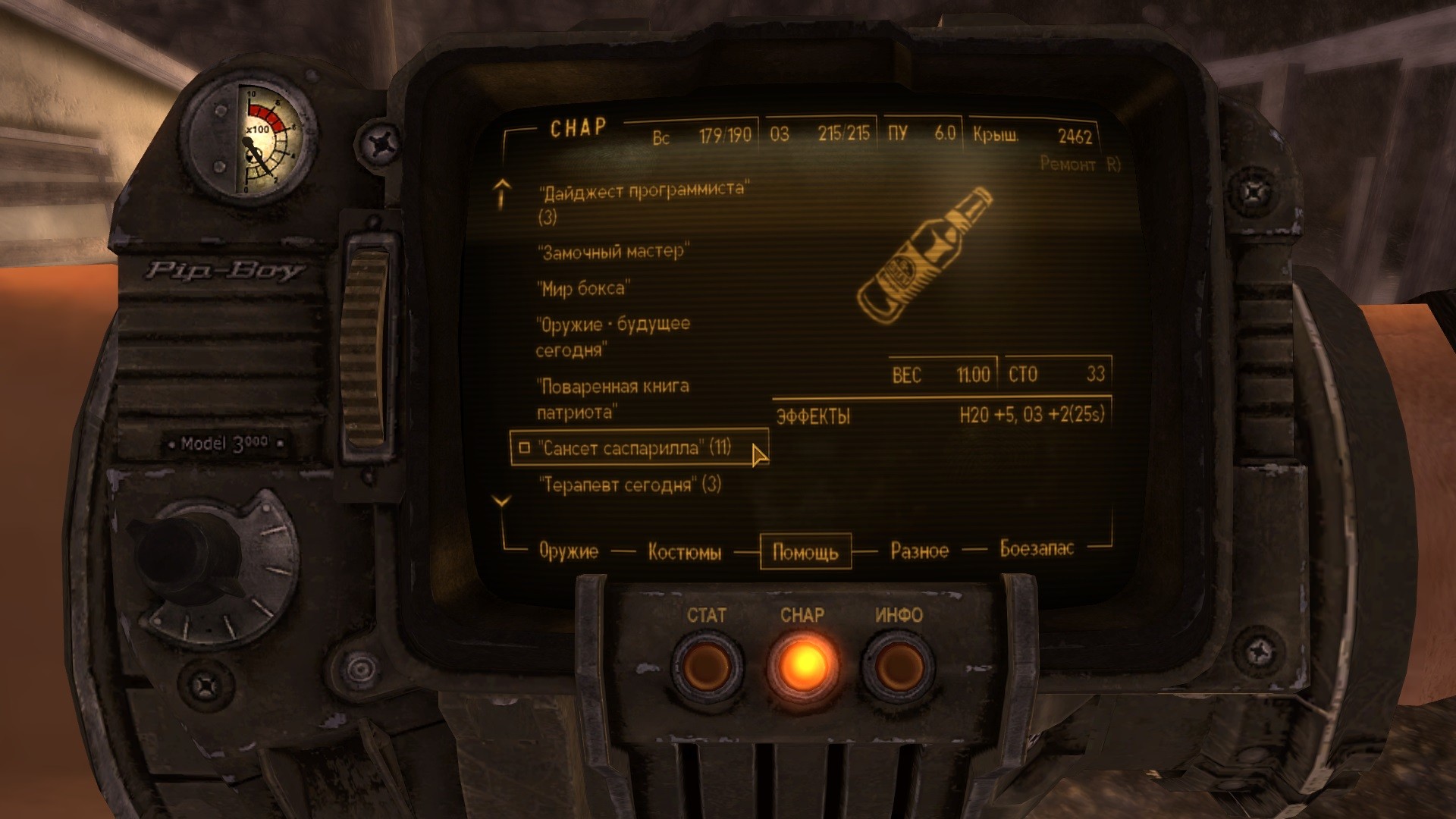Choose "Терапевт сегодня" from inventory

click(x=629, y=485)
